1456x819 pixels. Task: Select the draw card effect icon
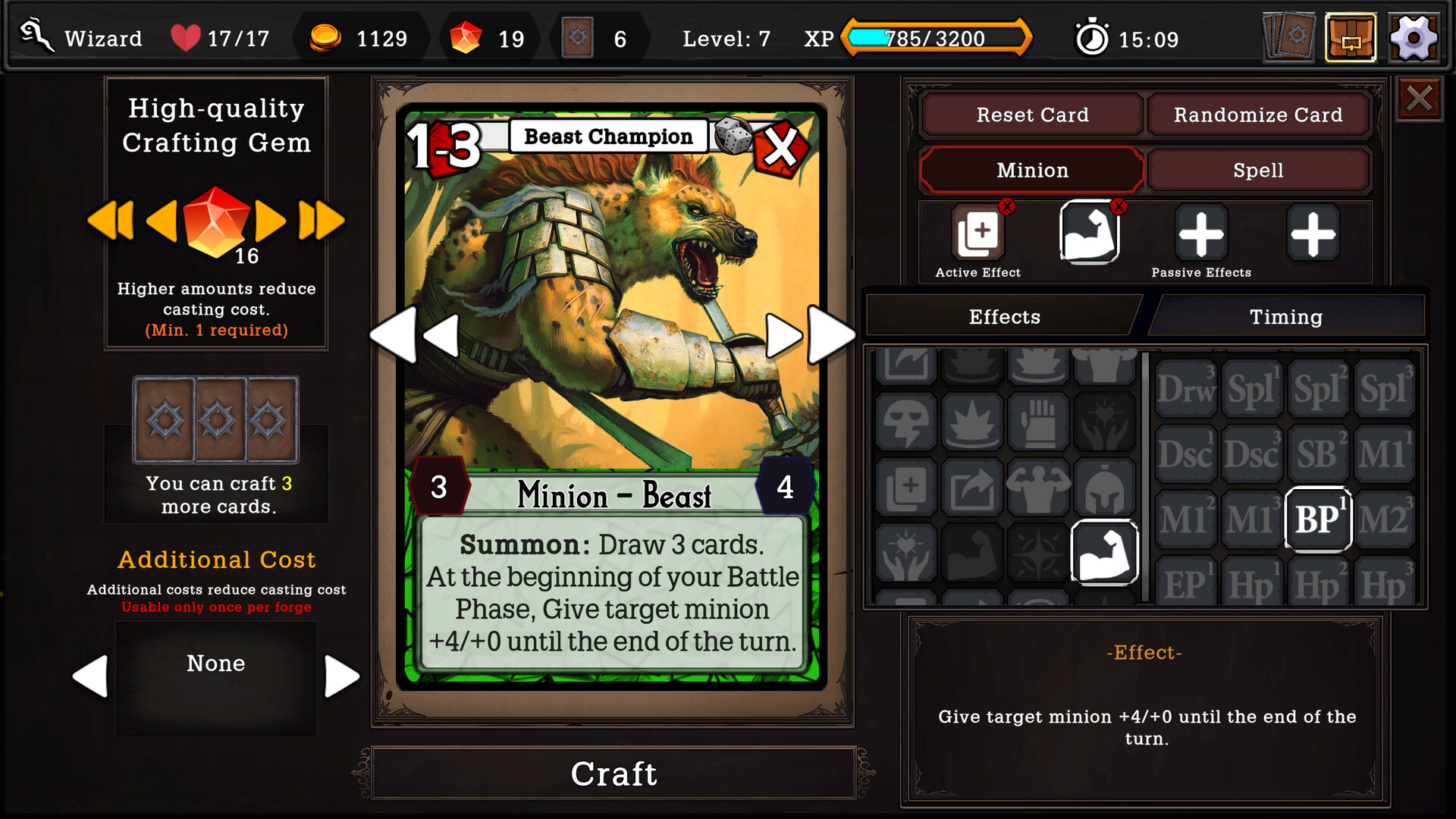(907, 488)
